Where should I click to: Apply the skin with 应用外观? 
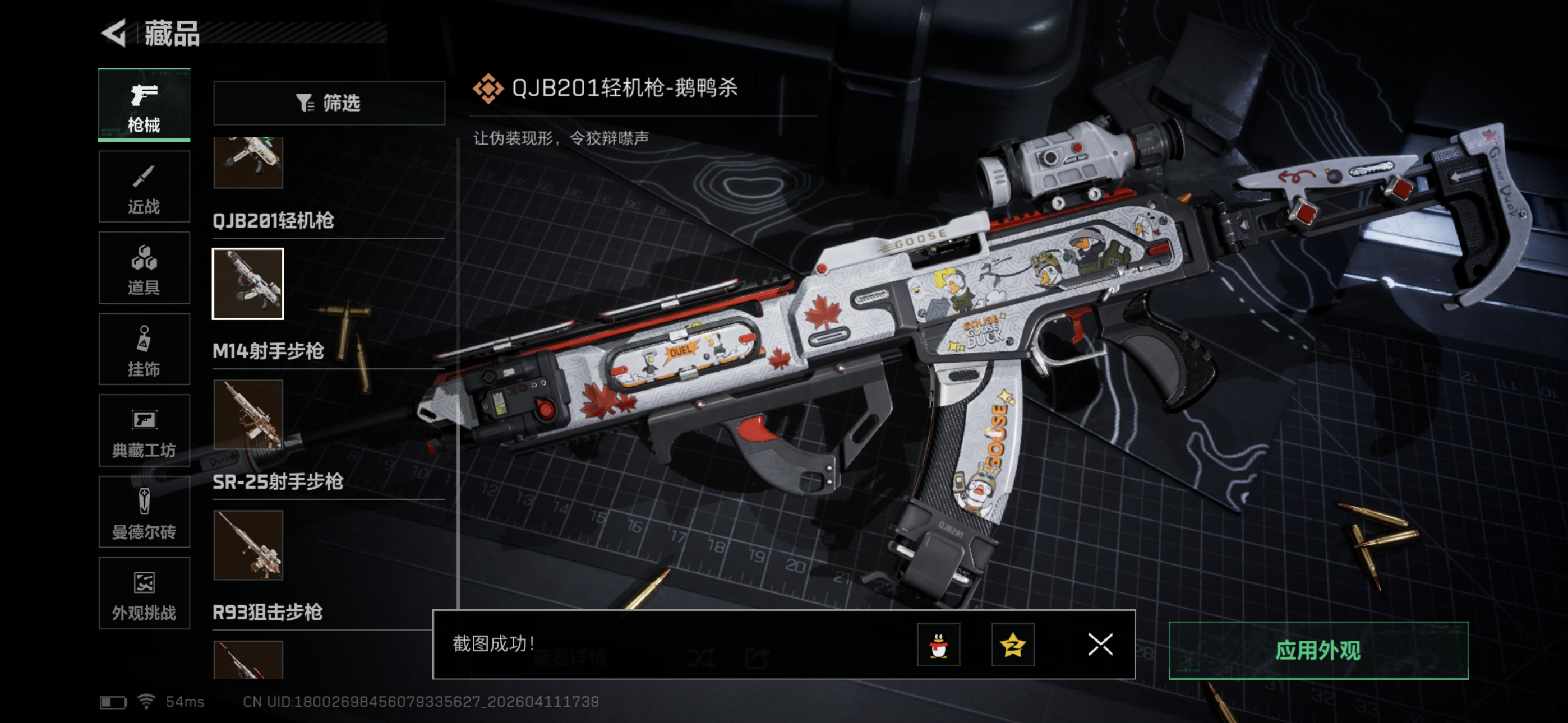click(x=1318, y=651)
